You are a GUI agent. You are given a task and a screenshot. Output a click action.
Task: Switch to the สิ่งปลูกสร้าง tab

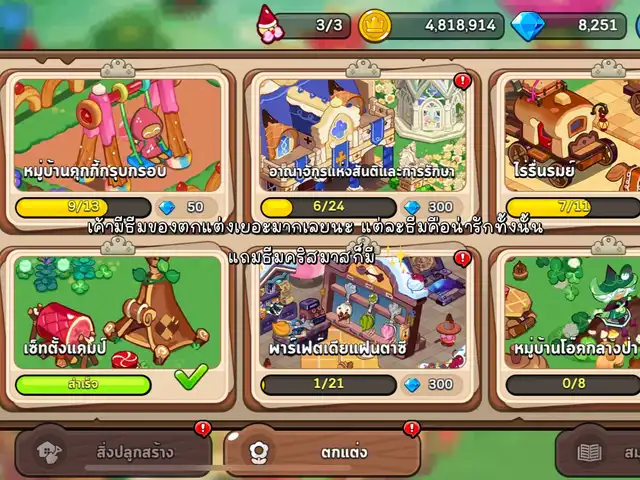(118, 452)
